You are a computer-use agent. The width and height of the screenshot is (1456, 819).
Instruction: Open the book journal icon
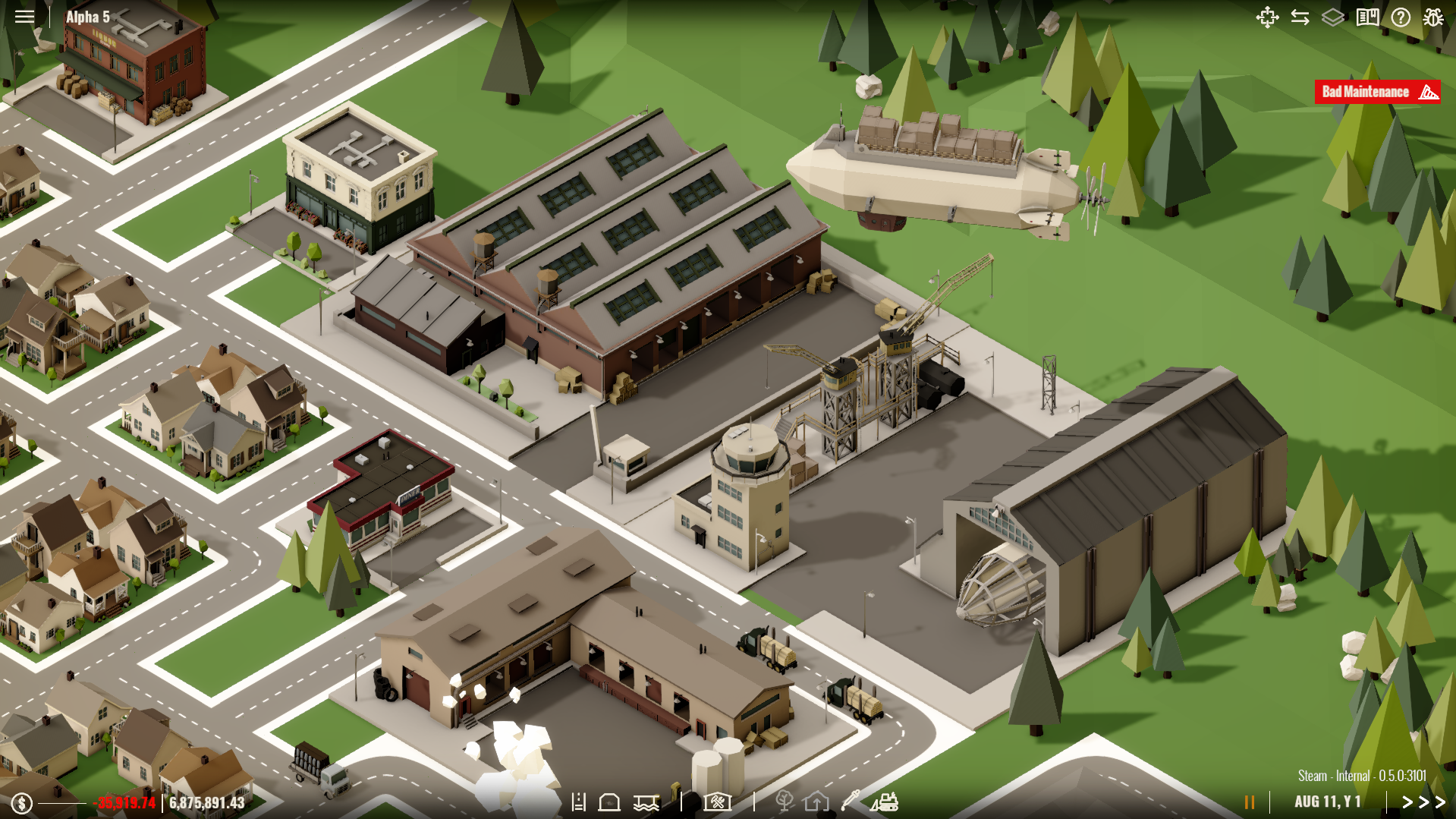(1367, 17)
